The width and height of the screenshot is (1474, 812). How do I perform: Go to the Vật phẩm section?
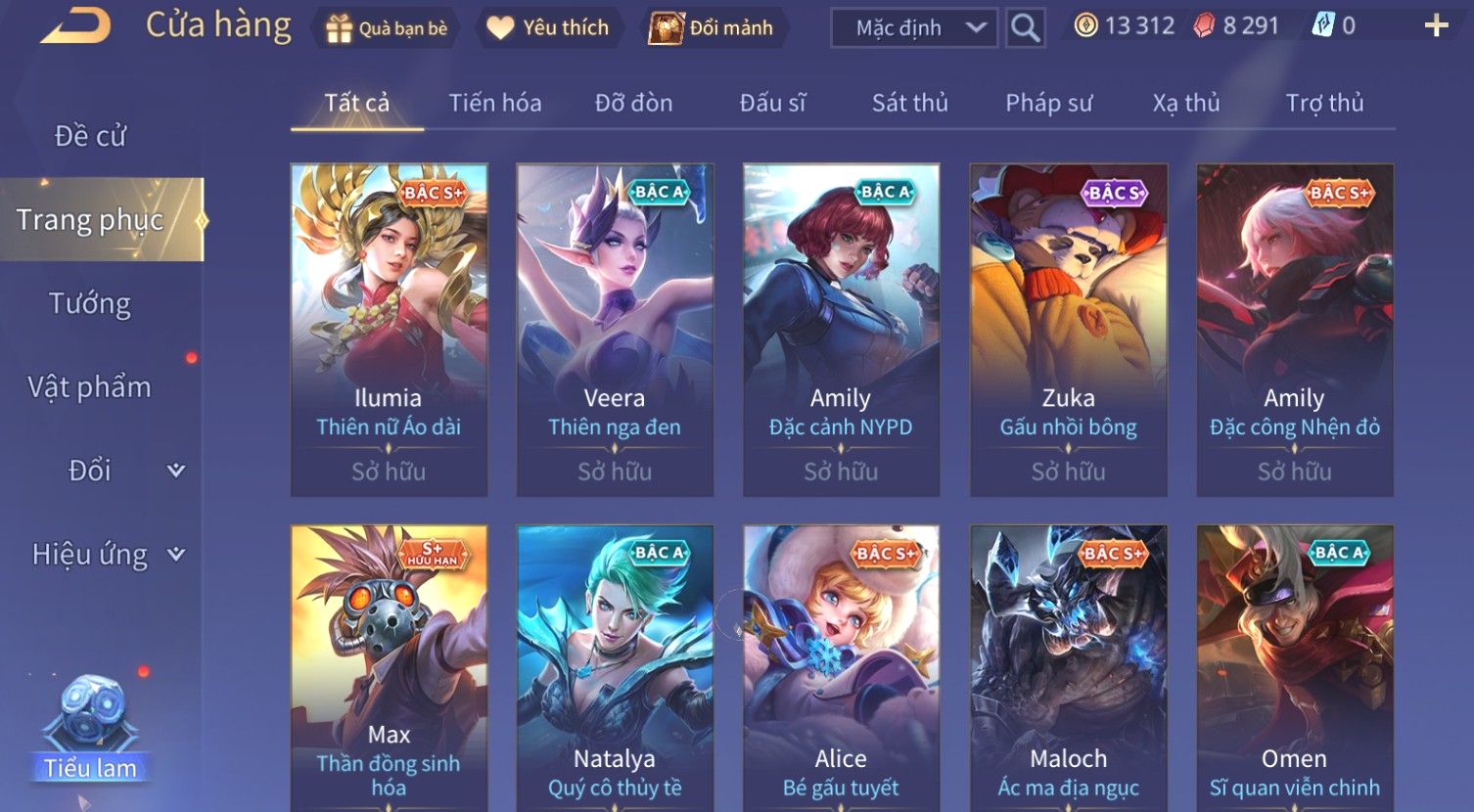point(90,387)
